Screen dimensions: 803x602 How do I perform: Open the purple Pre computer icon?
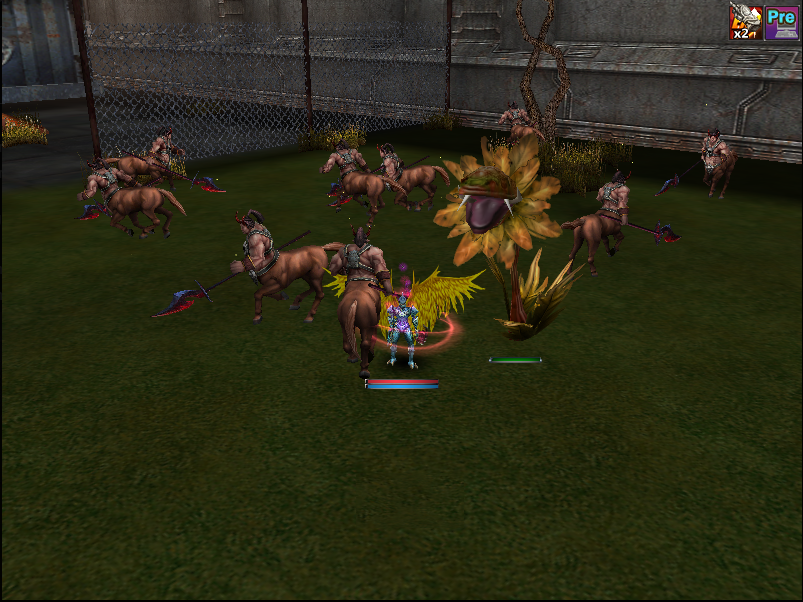(x=781, y=22)
